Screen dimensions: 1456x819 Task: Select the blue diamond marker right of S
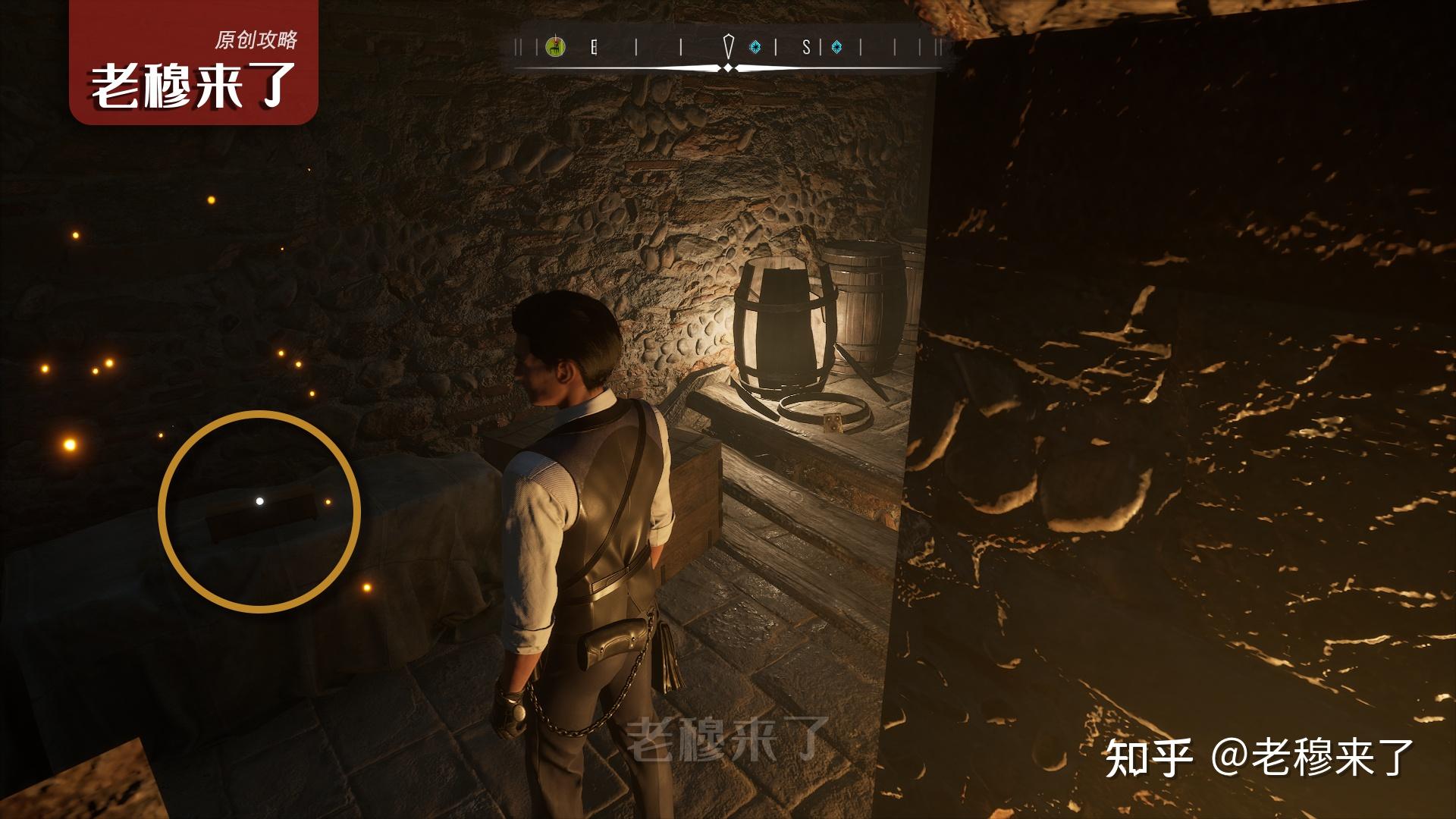click(x=836, y=48)
